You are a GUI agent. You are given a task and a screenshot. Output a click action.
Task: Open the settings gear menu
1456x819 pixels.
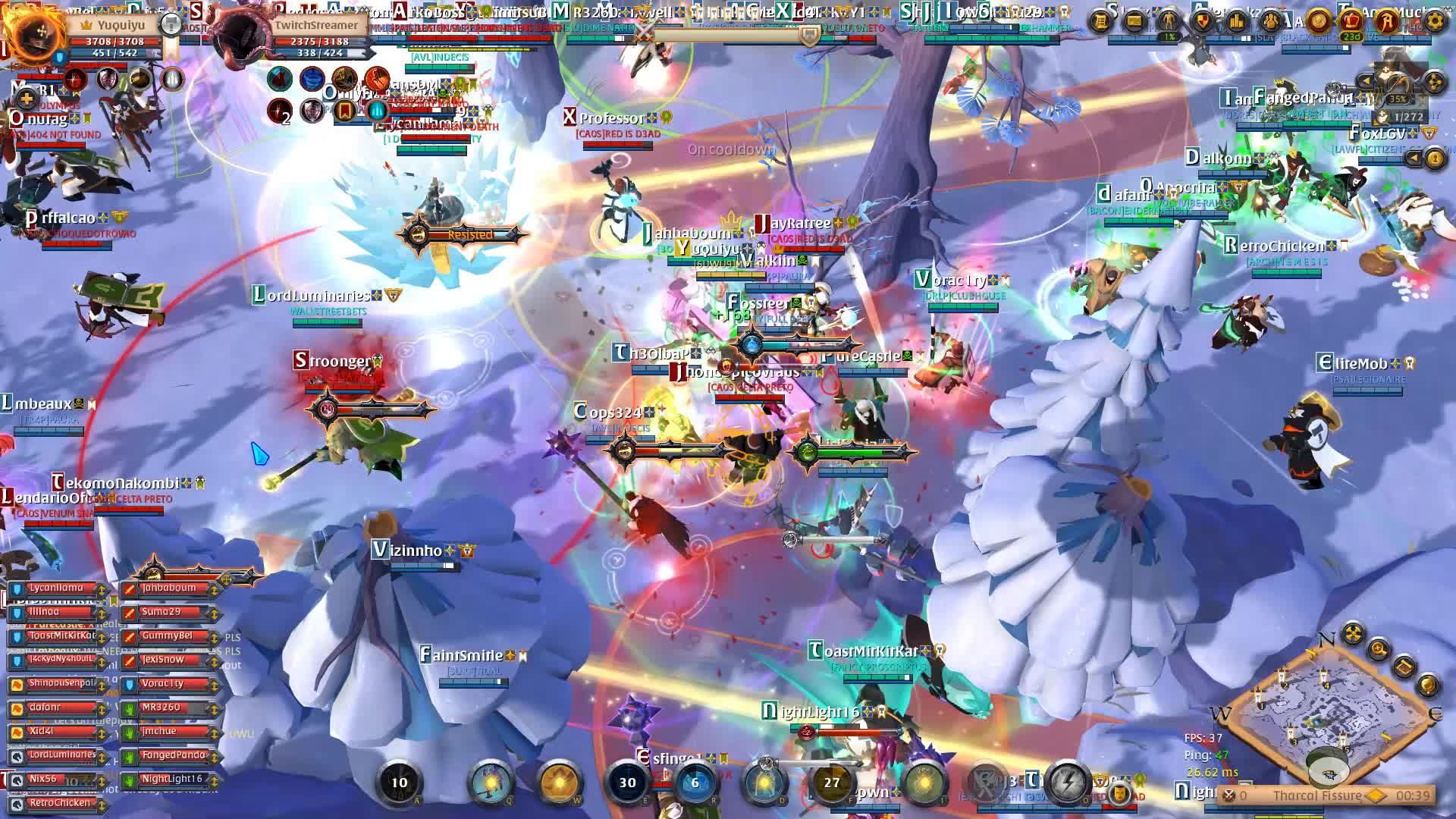(1435, 20)
